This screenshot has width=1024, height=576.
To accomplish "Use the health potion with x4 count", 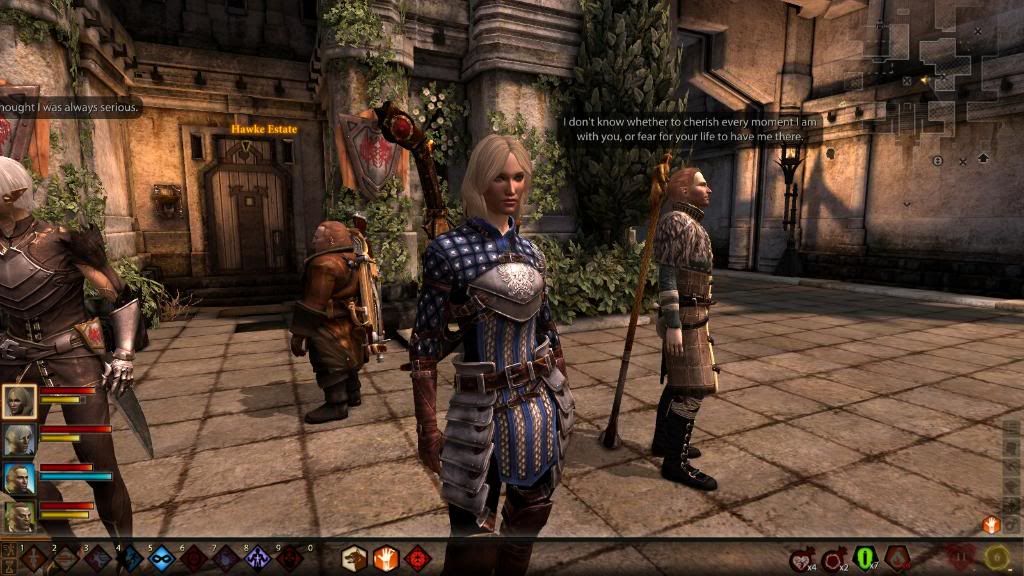I will coord(801,558).
